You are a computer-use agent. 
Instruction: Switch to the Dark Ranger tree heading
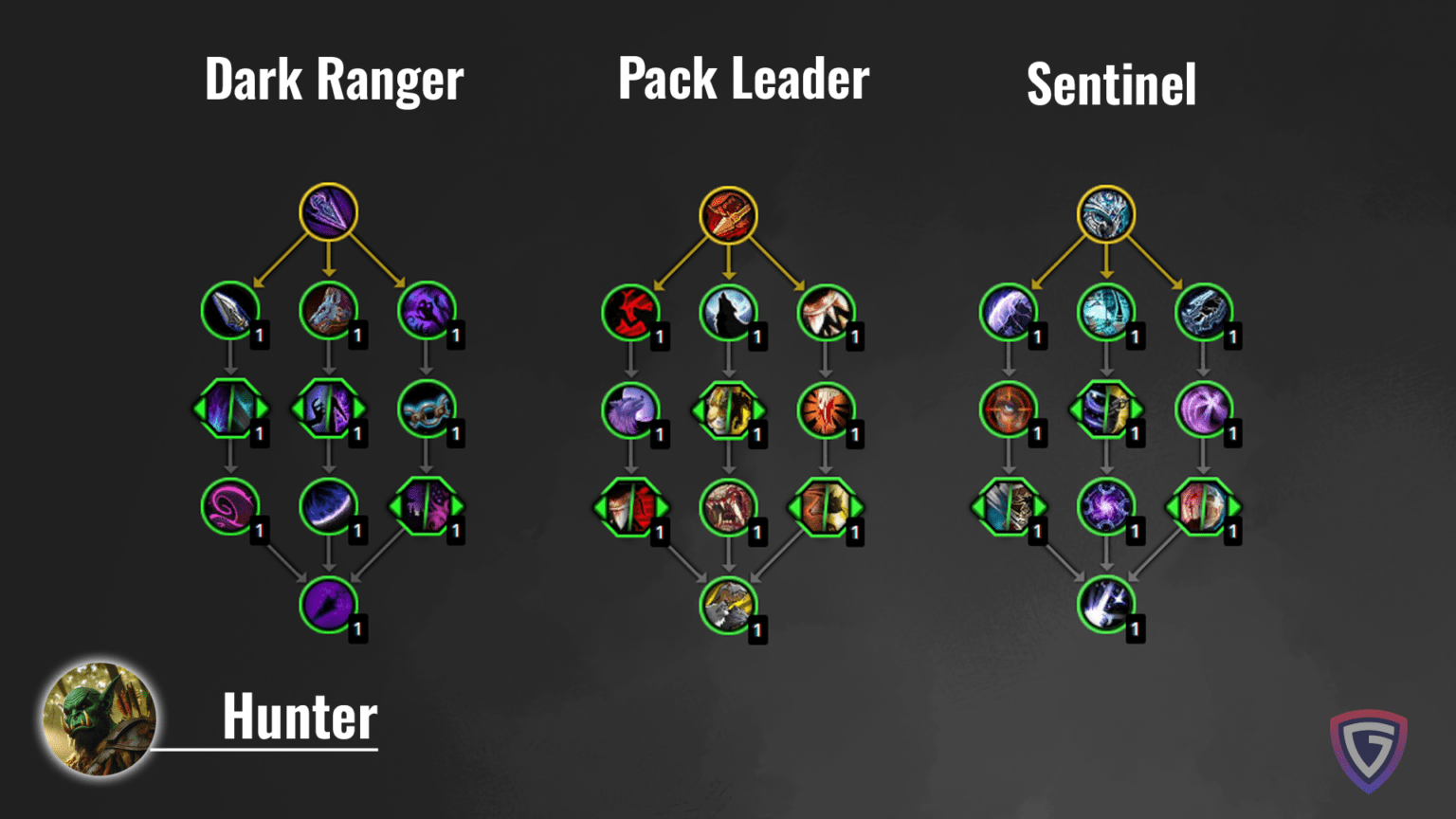click(334, 80)
